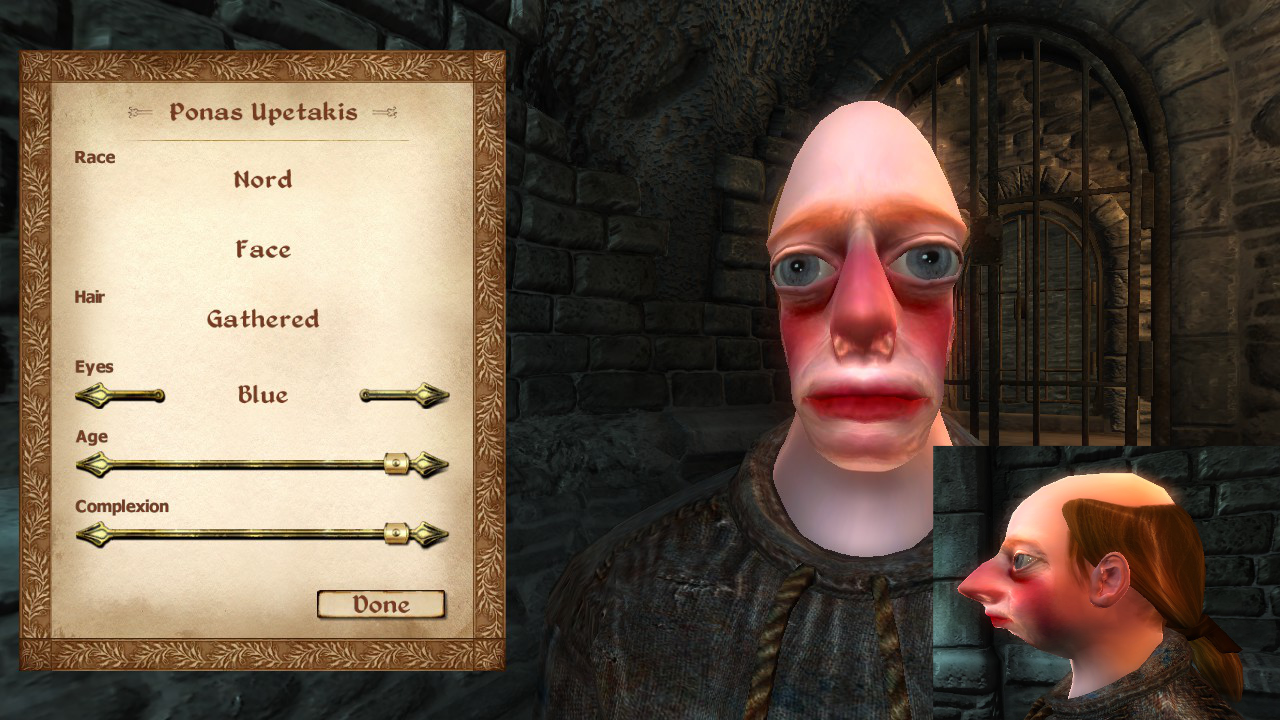Increase Age with the right slider arrow
This screenshot has height=720, width=1280.
click(x=432, y=464)
